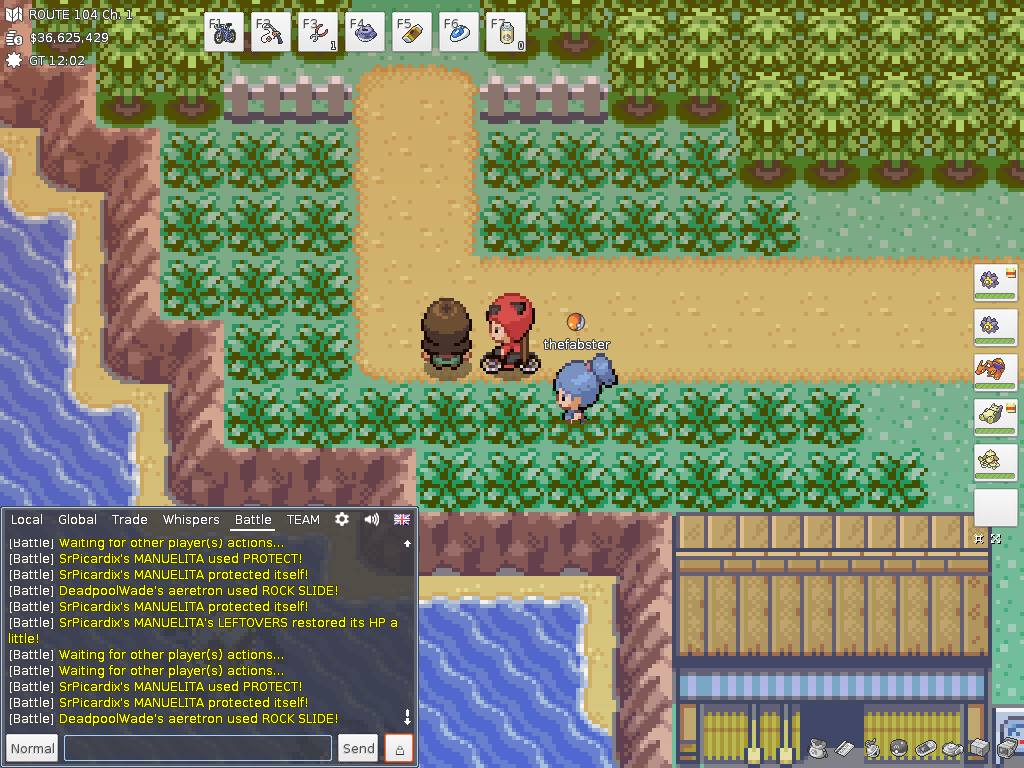
Task: Open chat settings with the gear icon
Action: tap(342, 520)
